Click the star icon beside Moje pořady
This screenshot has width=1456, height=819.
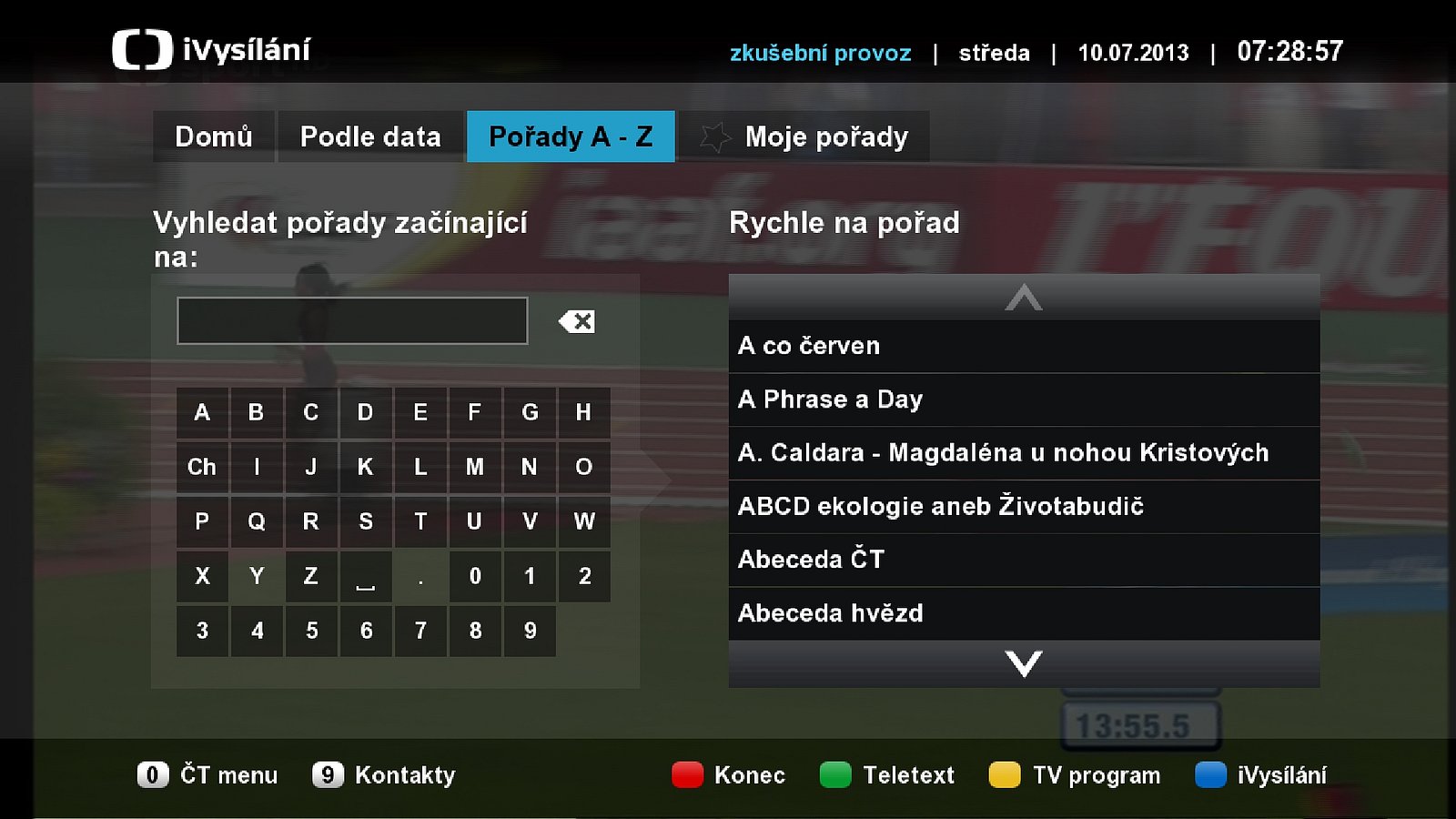(718, 136)
